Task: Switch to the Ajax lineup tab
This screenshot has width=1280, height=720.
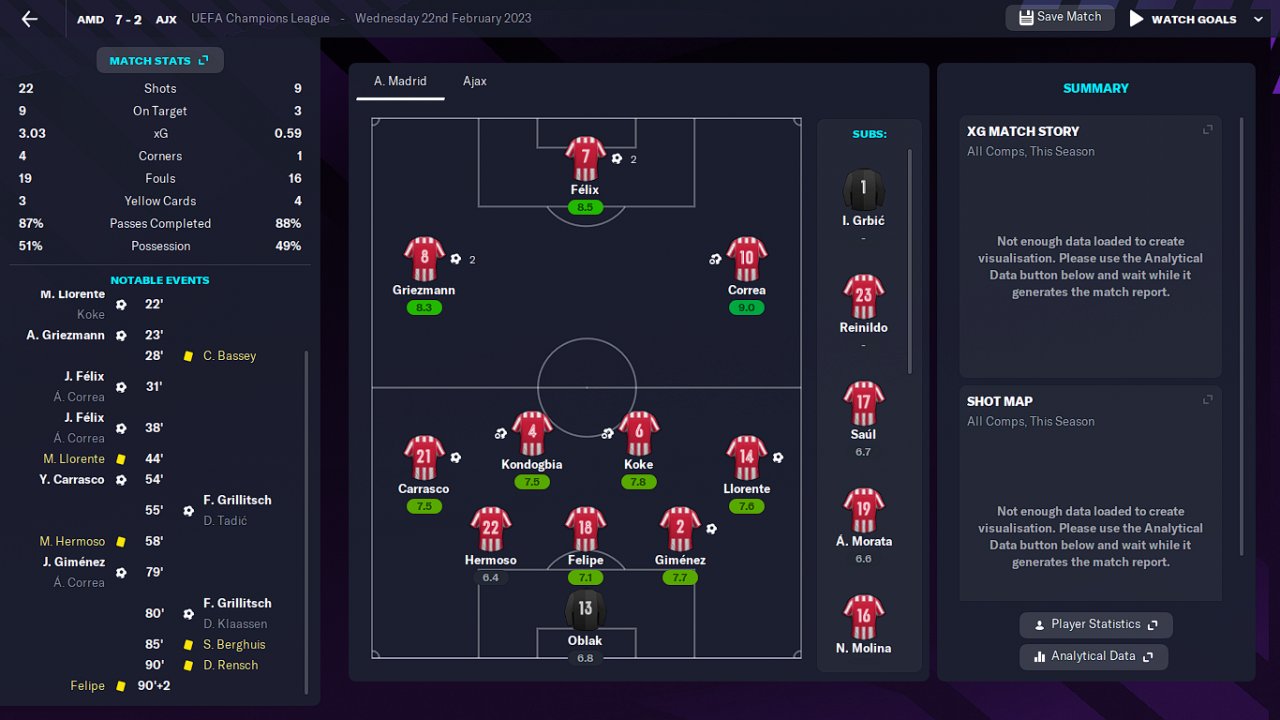Action: [474, 81]
